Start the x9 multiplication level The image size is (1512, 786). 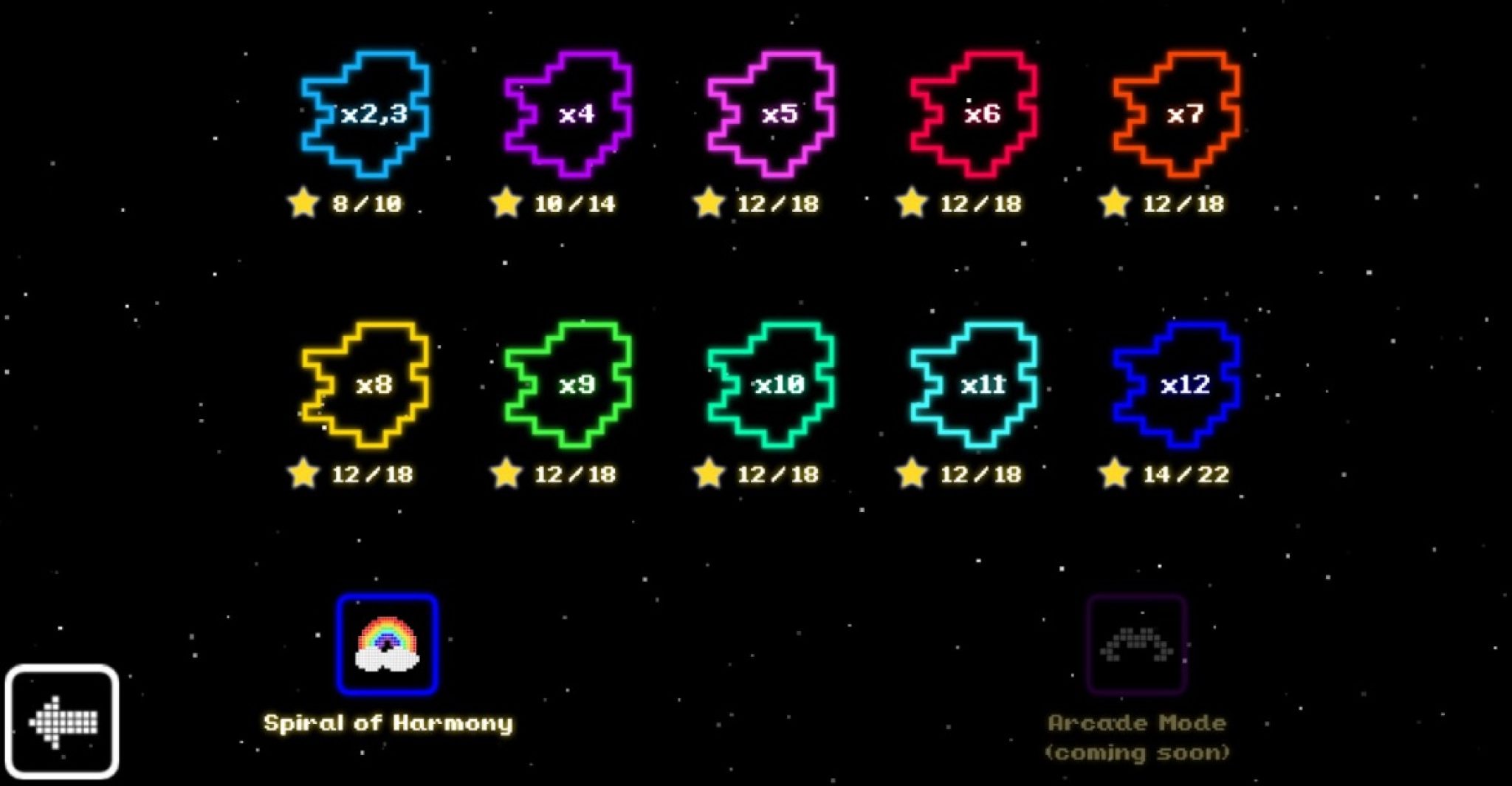click(x=572, y=384)
